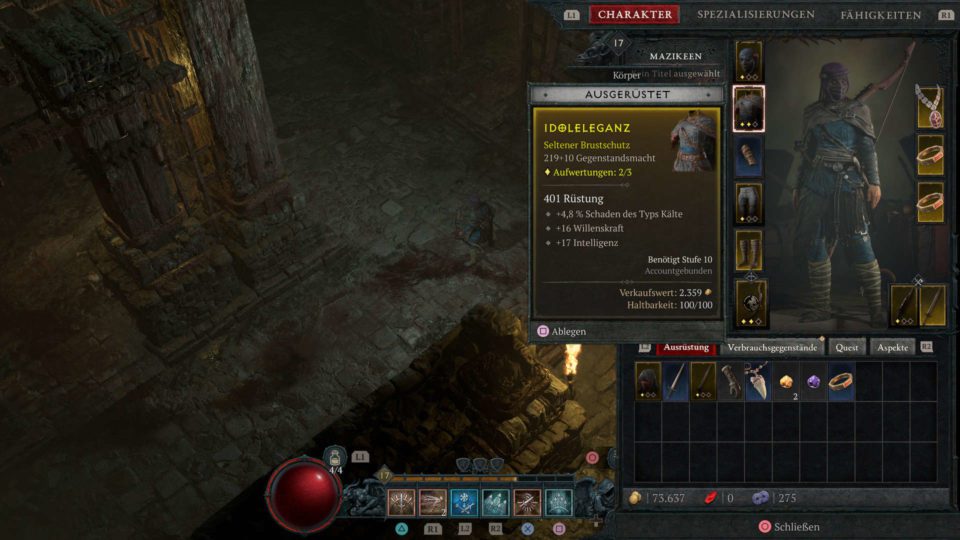960x540 pixels.
Task: Select the hooded helmet in inventory
Action: click(x=648, y=381)
